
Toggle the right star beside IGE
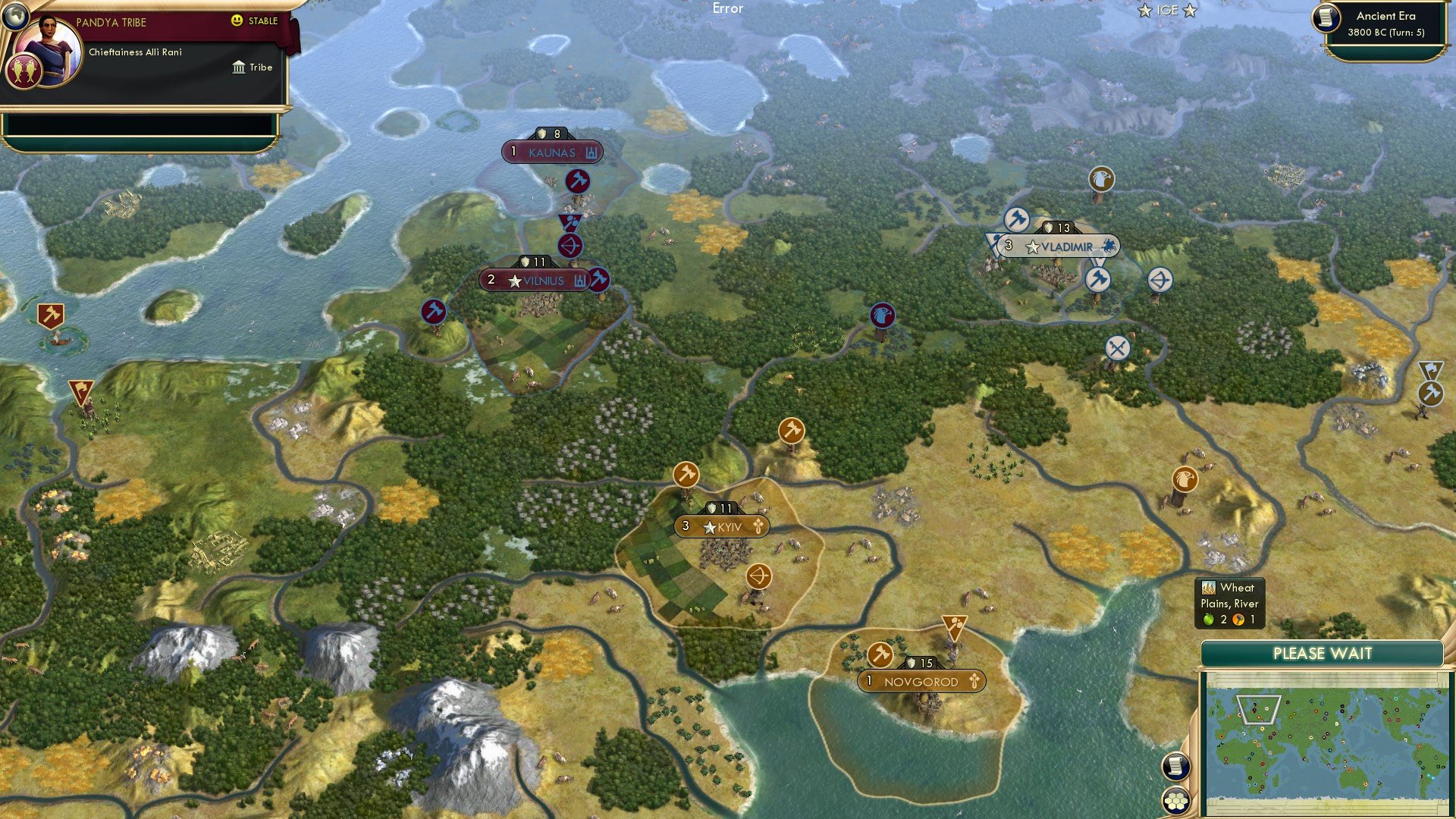(1188, 10)
